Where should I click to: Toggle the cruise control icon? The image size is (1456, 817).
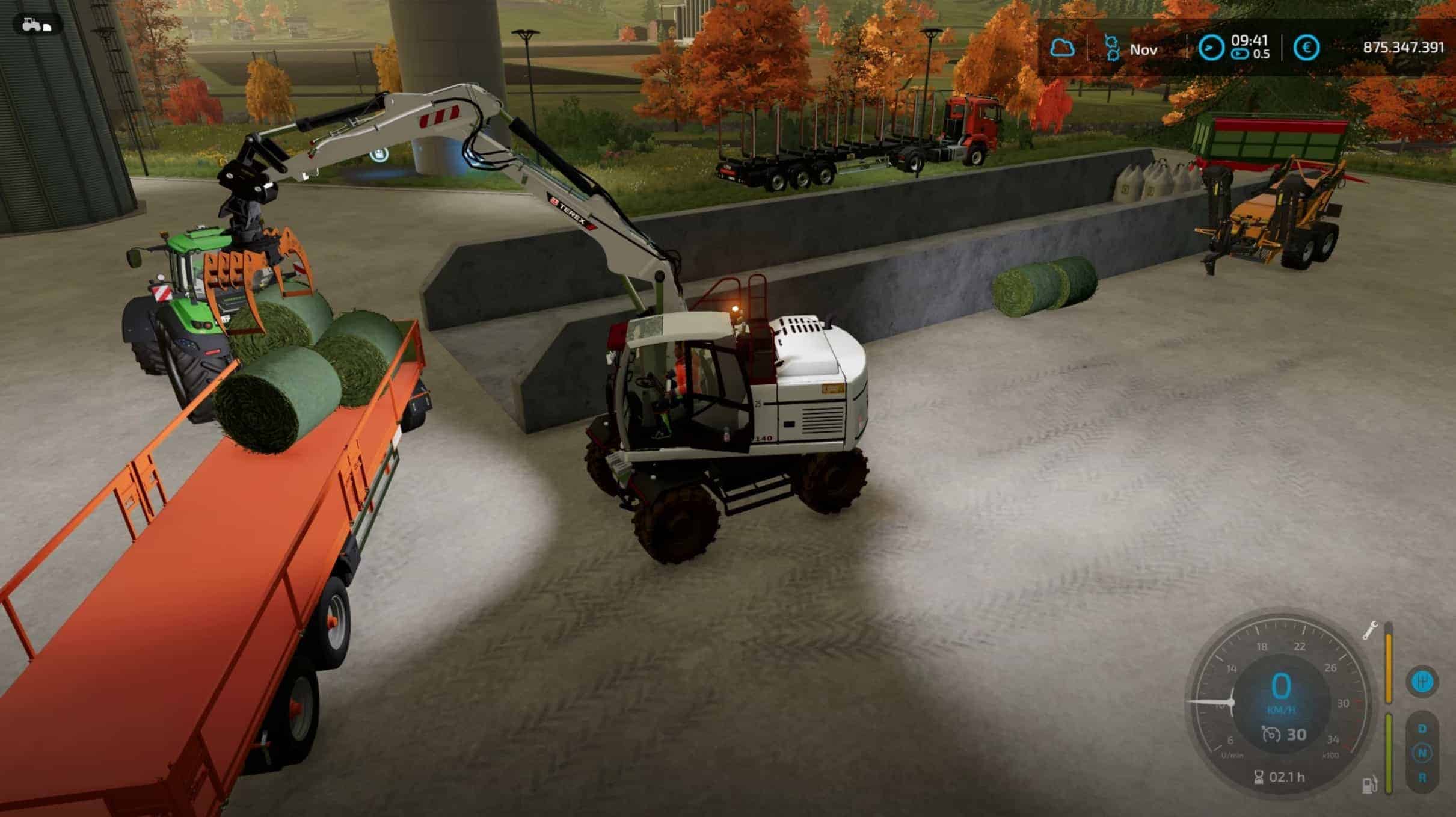[1270, 735]
